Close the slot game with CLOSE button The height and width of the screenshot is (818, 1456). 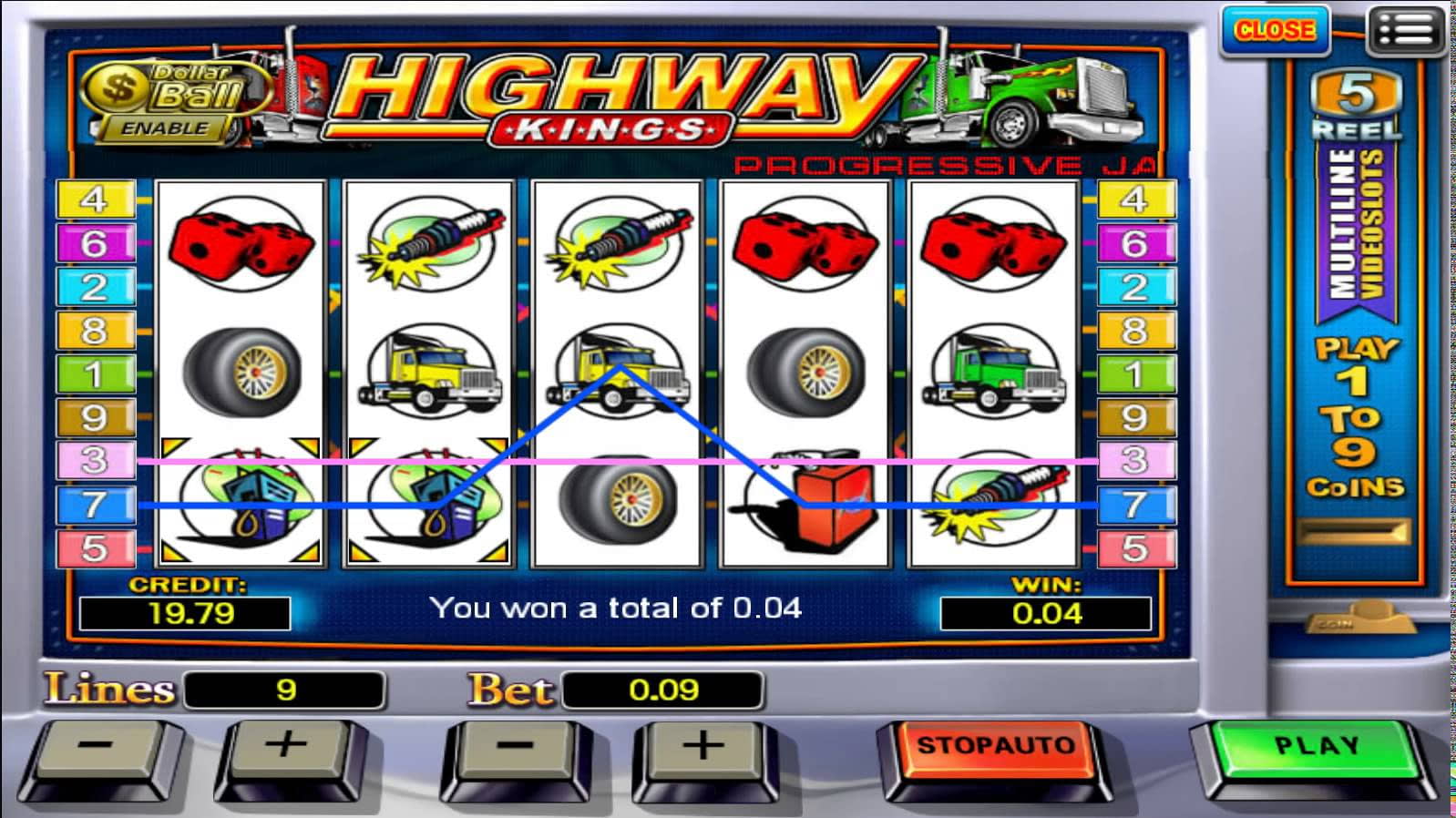[x=1274, y=31]
